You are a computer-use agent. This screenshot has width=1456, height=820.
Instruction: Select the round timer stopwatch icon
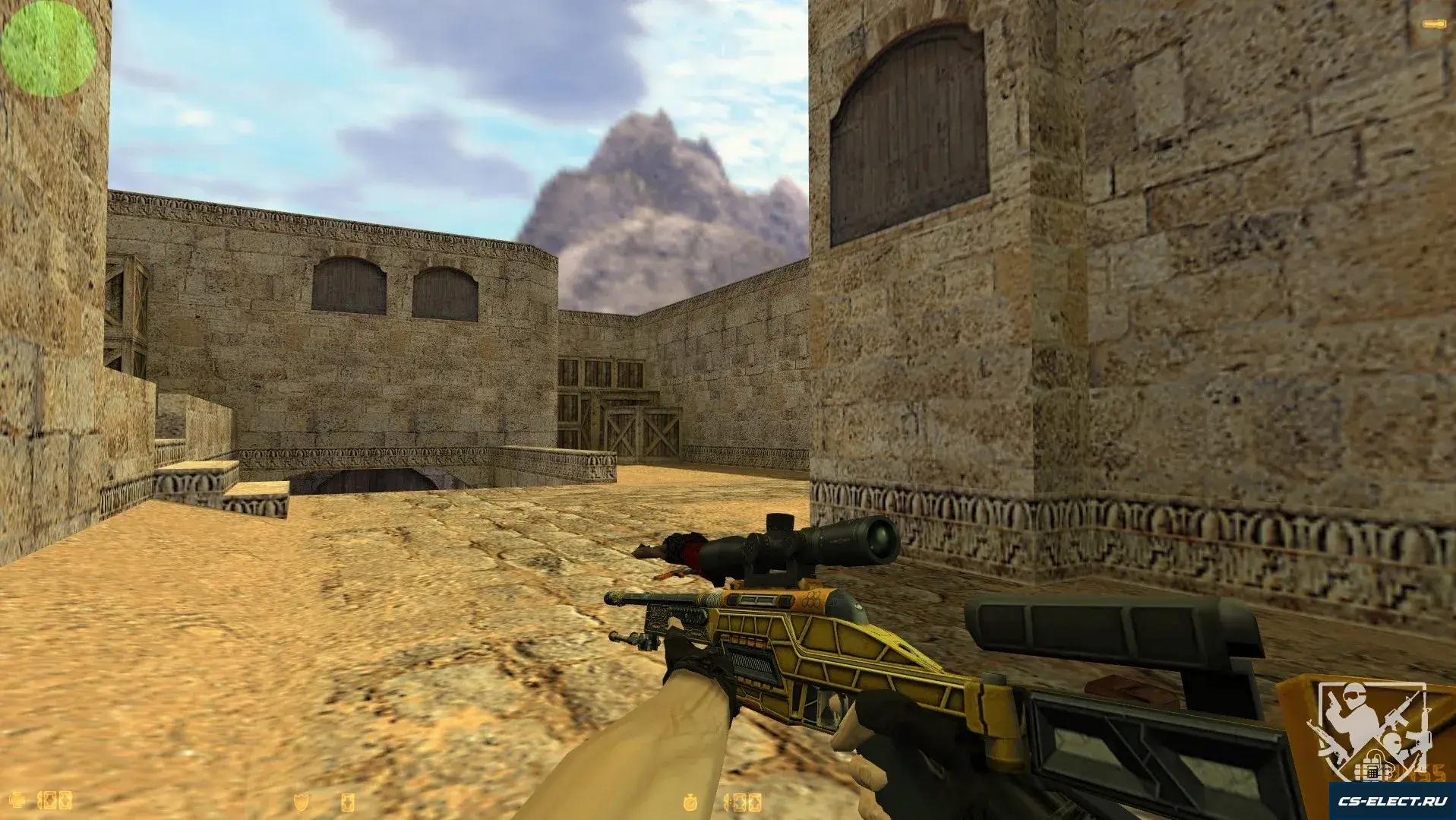(691, 801)
